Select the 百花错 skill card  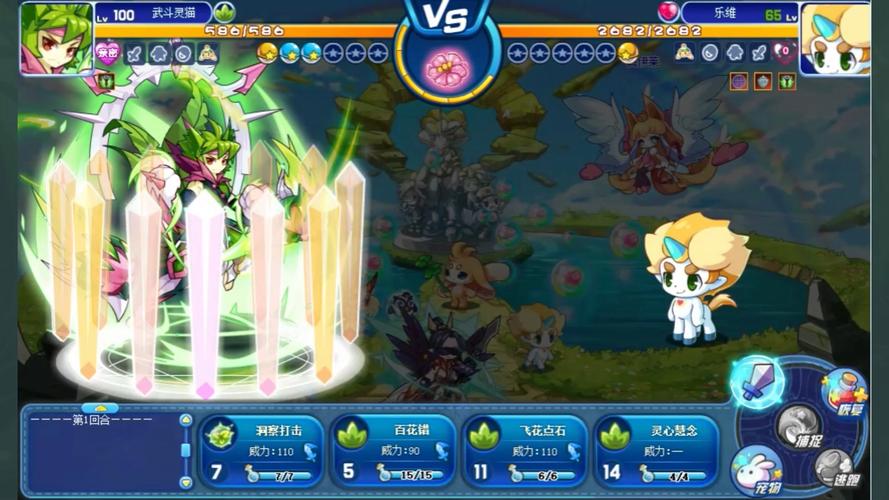point(394,451)
